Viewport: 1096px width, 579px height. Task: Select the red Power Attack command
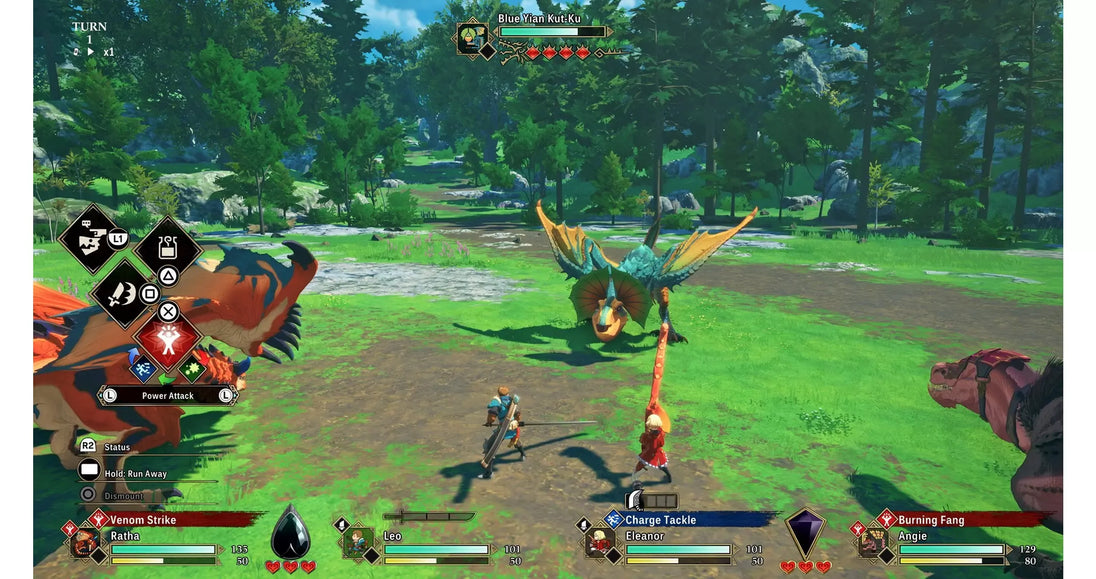pos(168,340)
